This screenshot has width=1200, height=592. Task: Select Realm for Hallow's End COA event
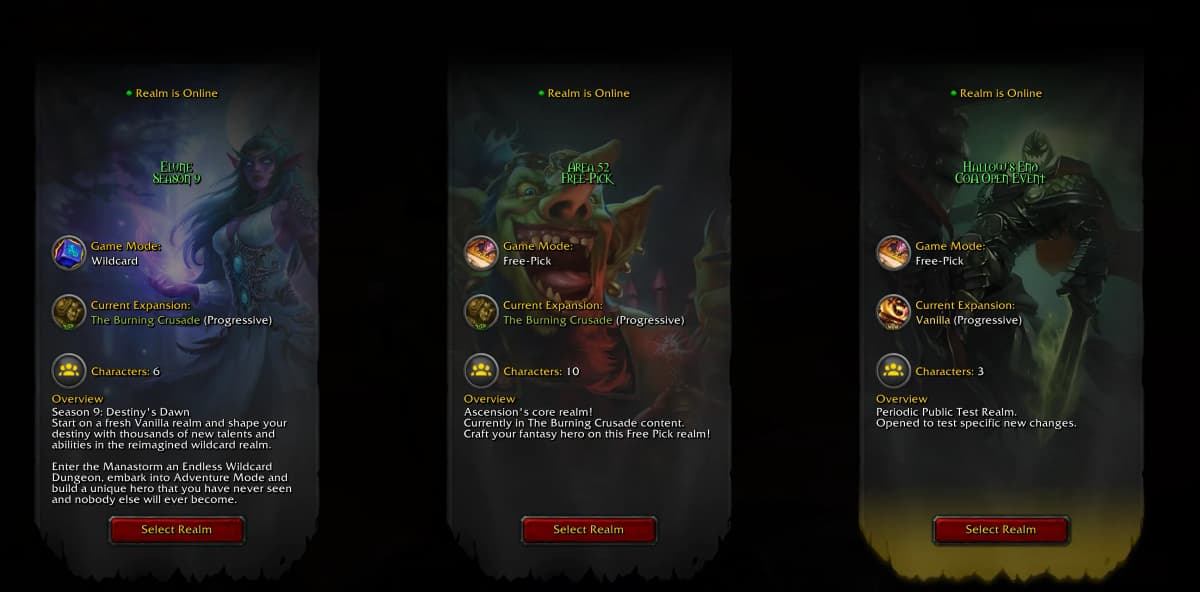(x=1000, y=530)
